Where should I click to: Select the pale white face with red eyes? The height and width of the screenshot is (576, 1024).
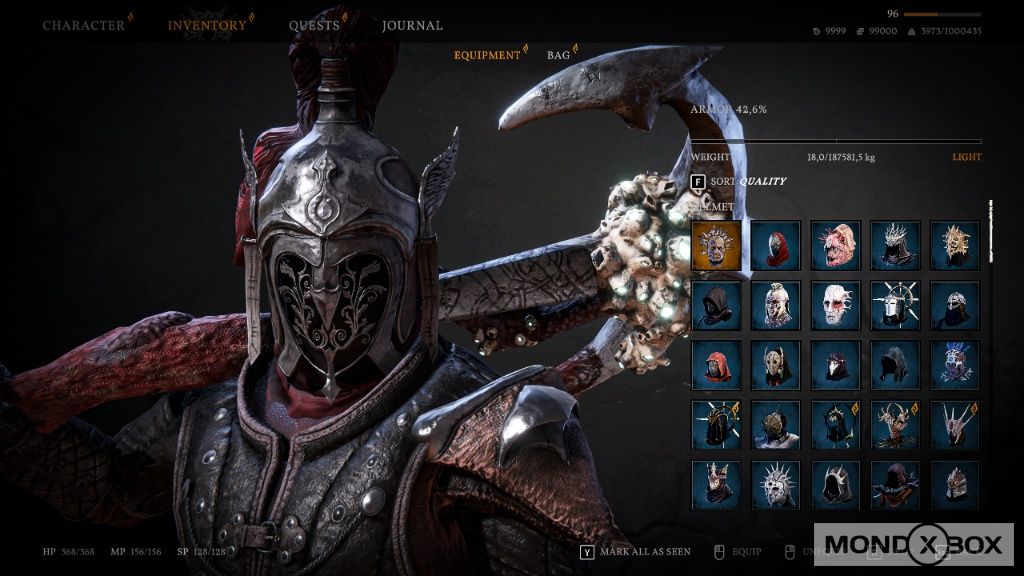[836, 305]
